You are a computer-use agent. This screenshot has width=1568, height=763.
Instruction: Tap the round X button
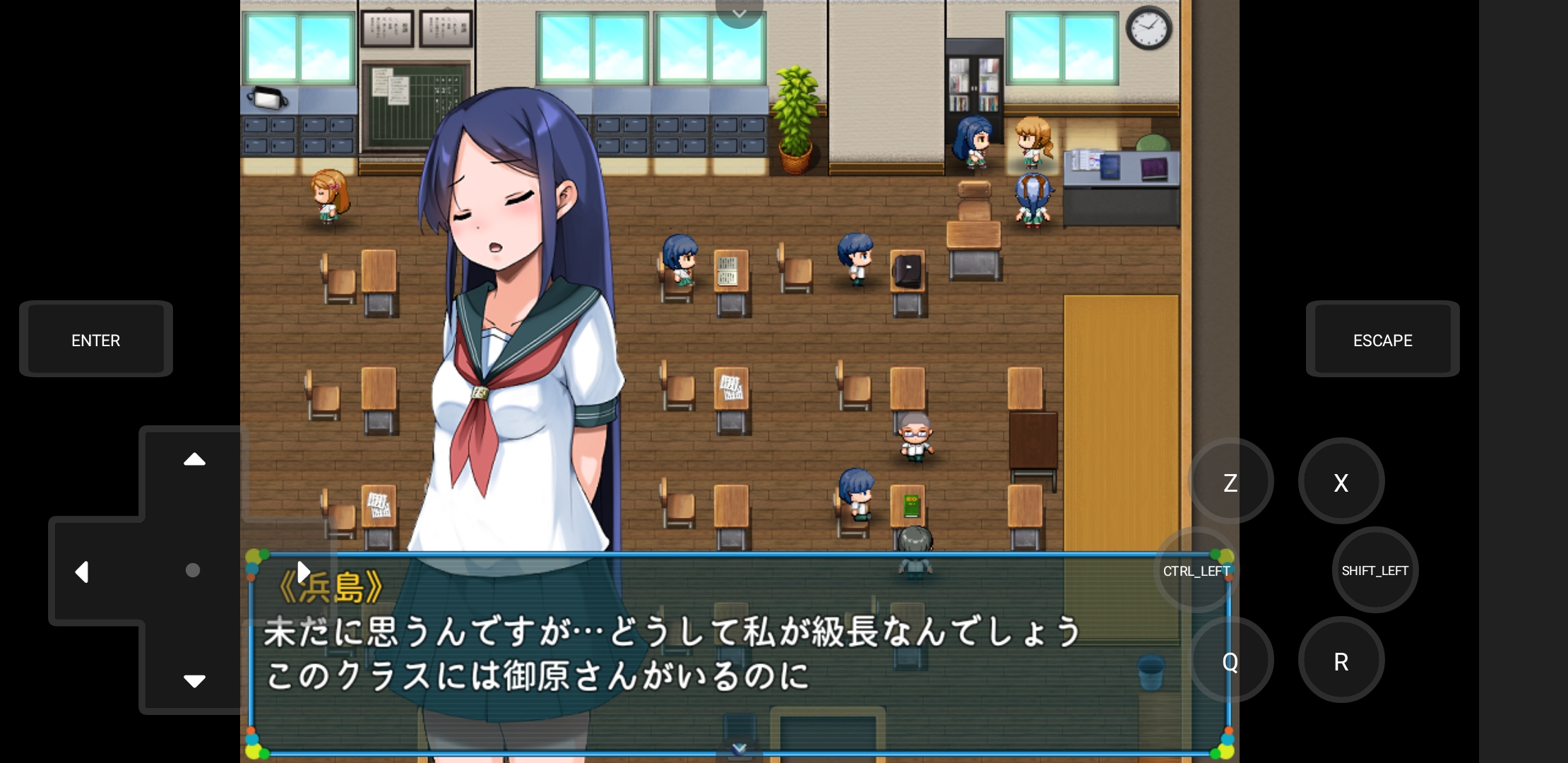[1341, 483]
